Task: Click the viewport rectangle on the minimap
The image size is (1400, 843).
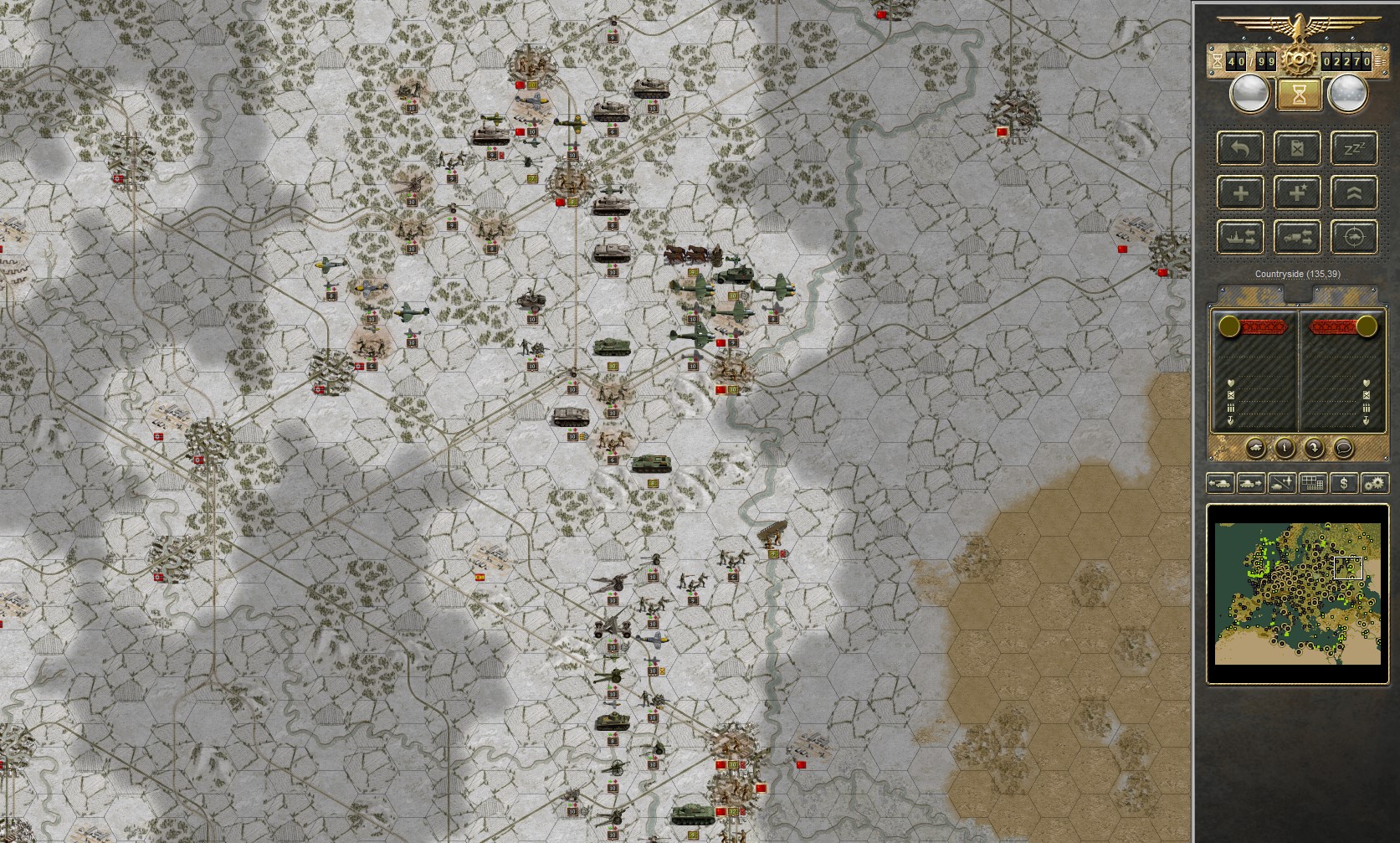Action: (1350, 568)
